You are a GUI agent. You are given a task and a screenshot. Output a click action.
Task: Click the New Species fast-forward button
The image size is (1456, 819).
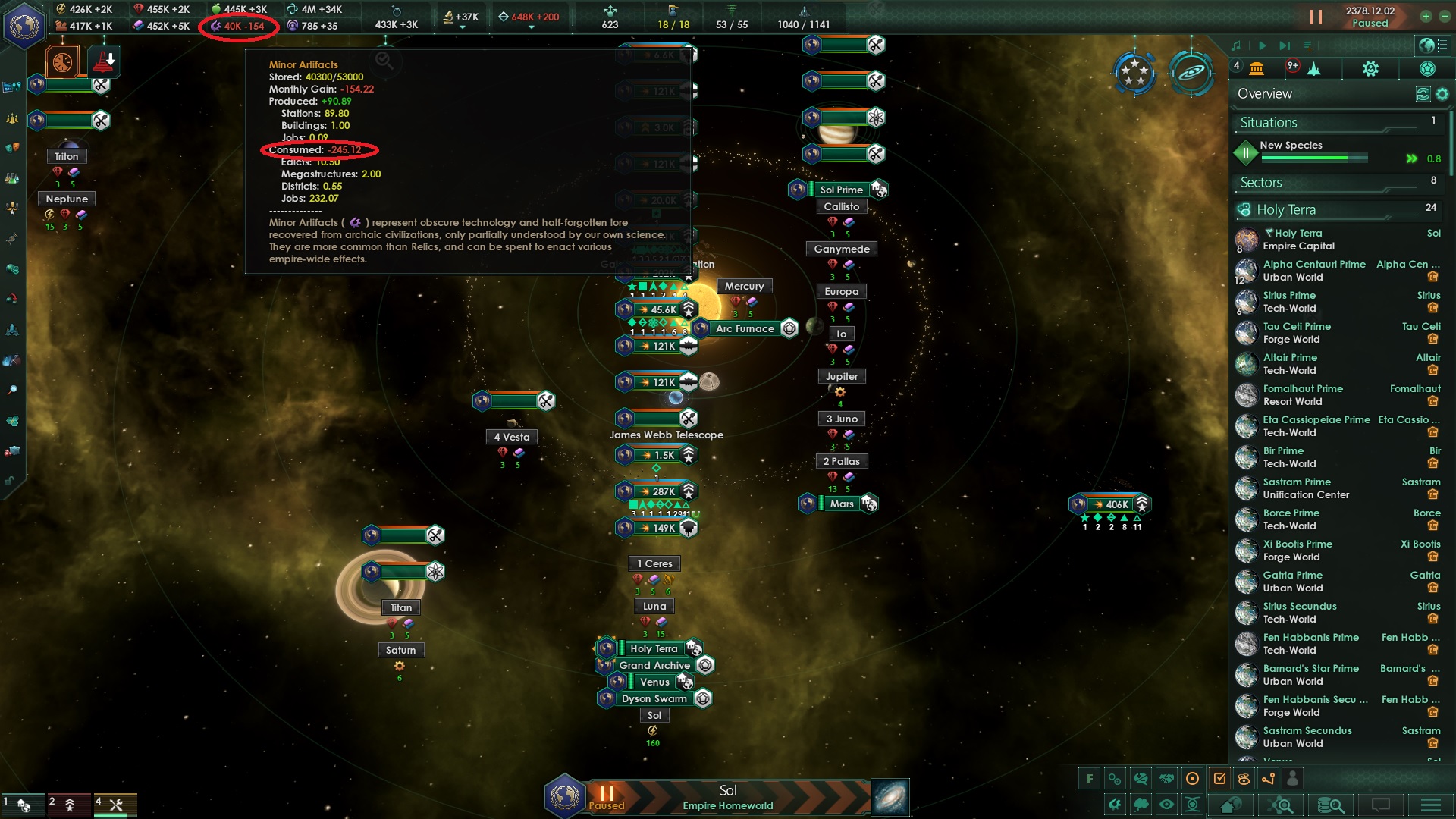point(1411,158)
